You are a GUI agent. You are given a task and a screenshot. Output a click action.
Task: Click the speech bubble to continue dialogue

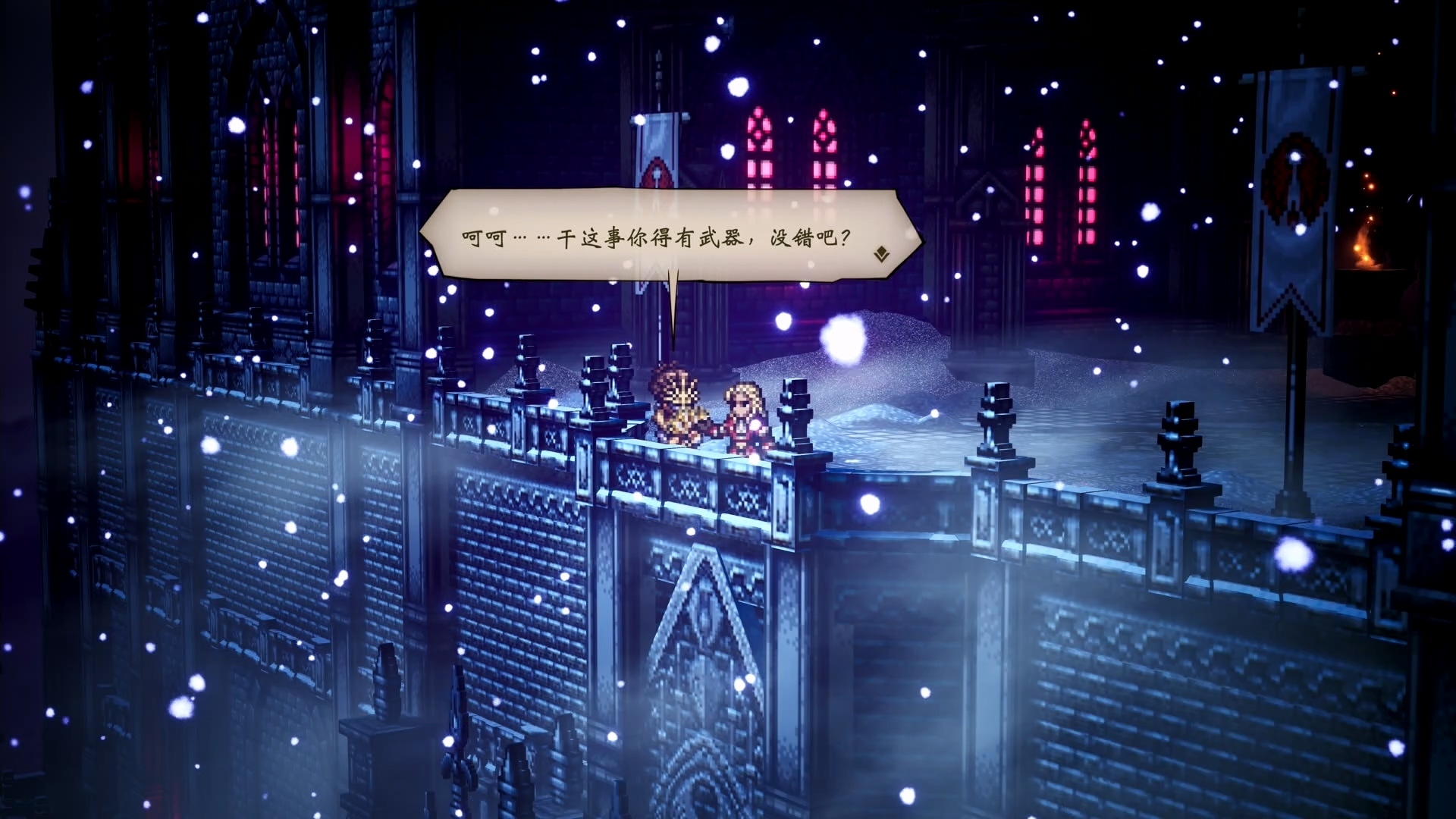[656, 236]
